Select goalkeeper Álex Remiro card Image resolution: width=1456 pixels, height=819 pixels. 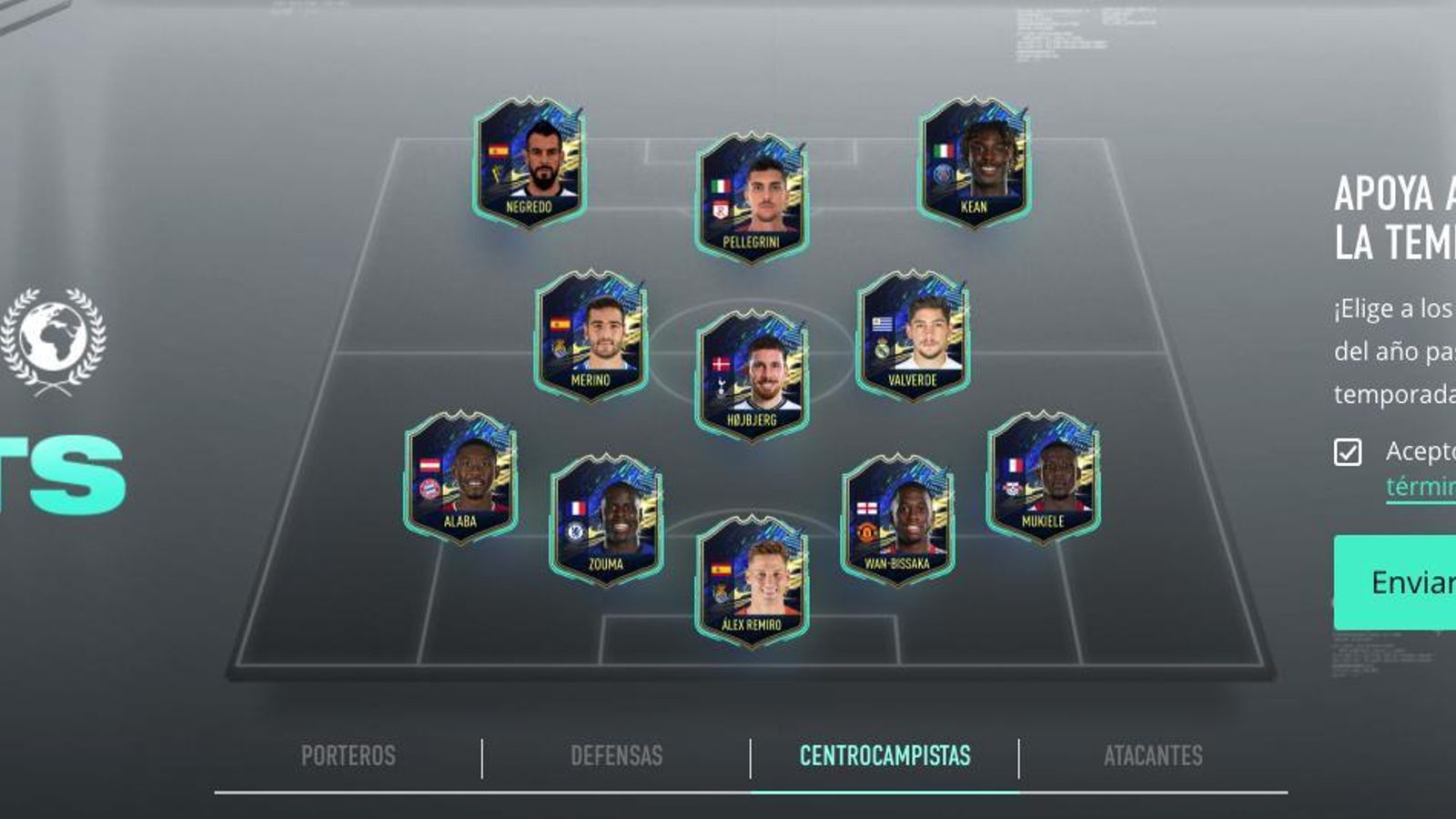pos(752,581)
